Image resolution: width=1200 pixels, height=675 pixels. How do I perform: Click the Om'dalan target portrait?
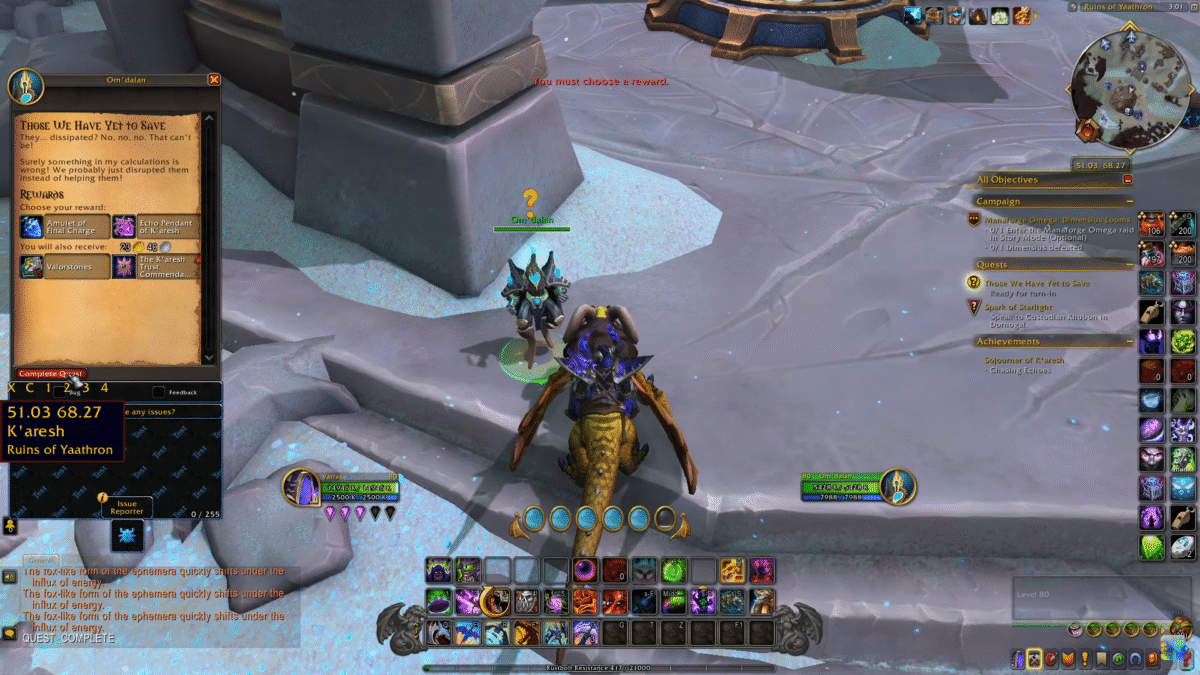click(x=896, y=487)
